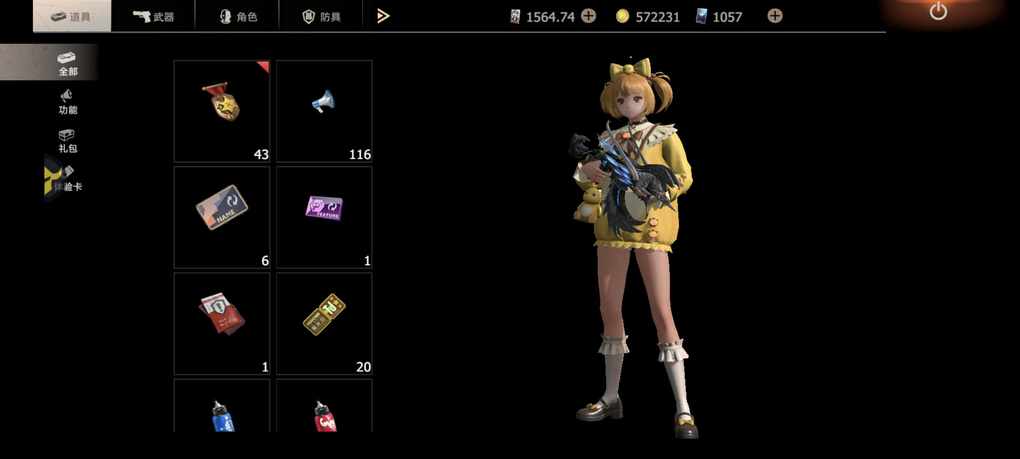Choose the NAME change card item

point(222,216)
